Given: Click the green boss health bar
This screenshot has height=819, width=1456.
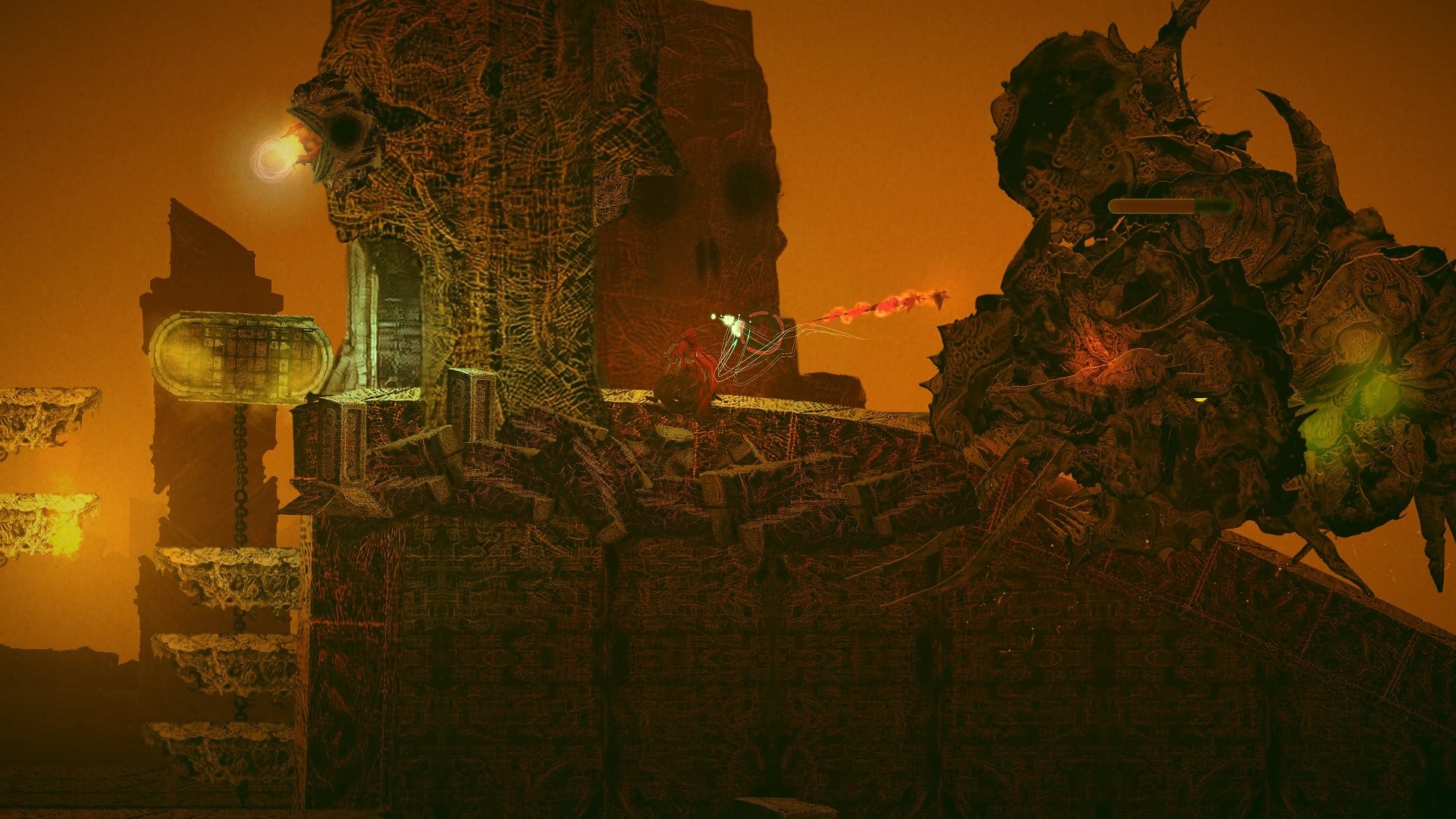Looking at the screenshot, I should tap(1172, 205).
